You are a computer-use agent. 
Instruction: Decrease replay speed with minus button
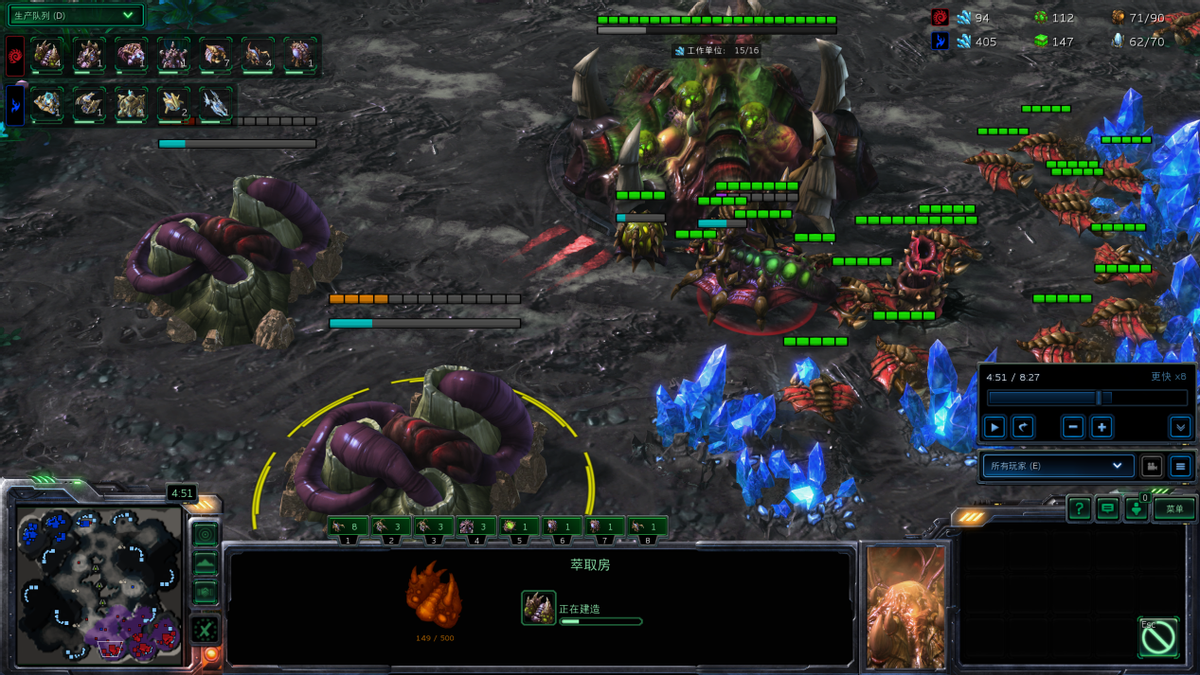pyautogui.click(x=1073, y=427)
